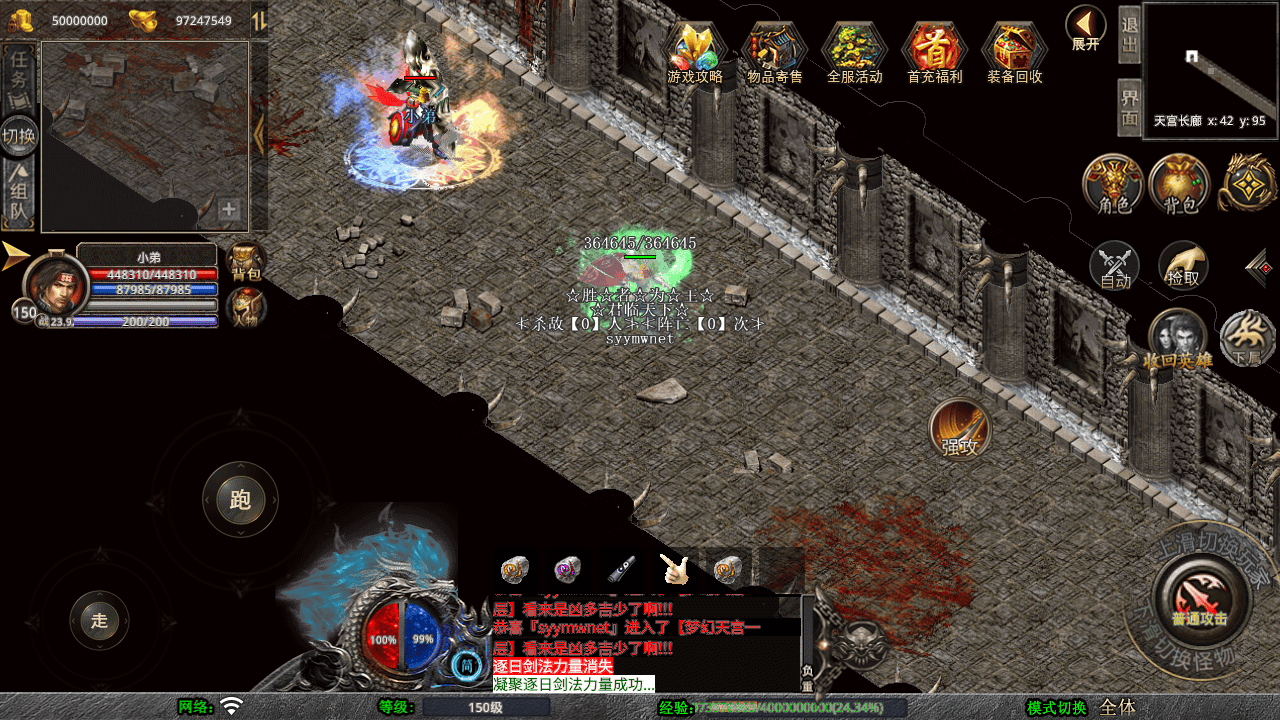The width and height of the screenshot is (1280, 720).
Task: Click the round 切换 switch button
Action: [x=19, y=135]
